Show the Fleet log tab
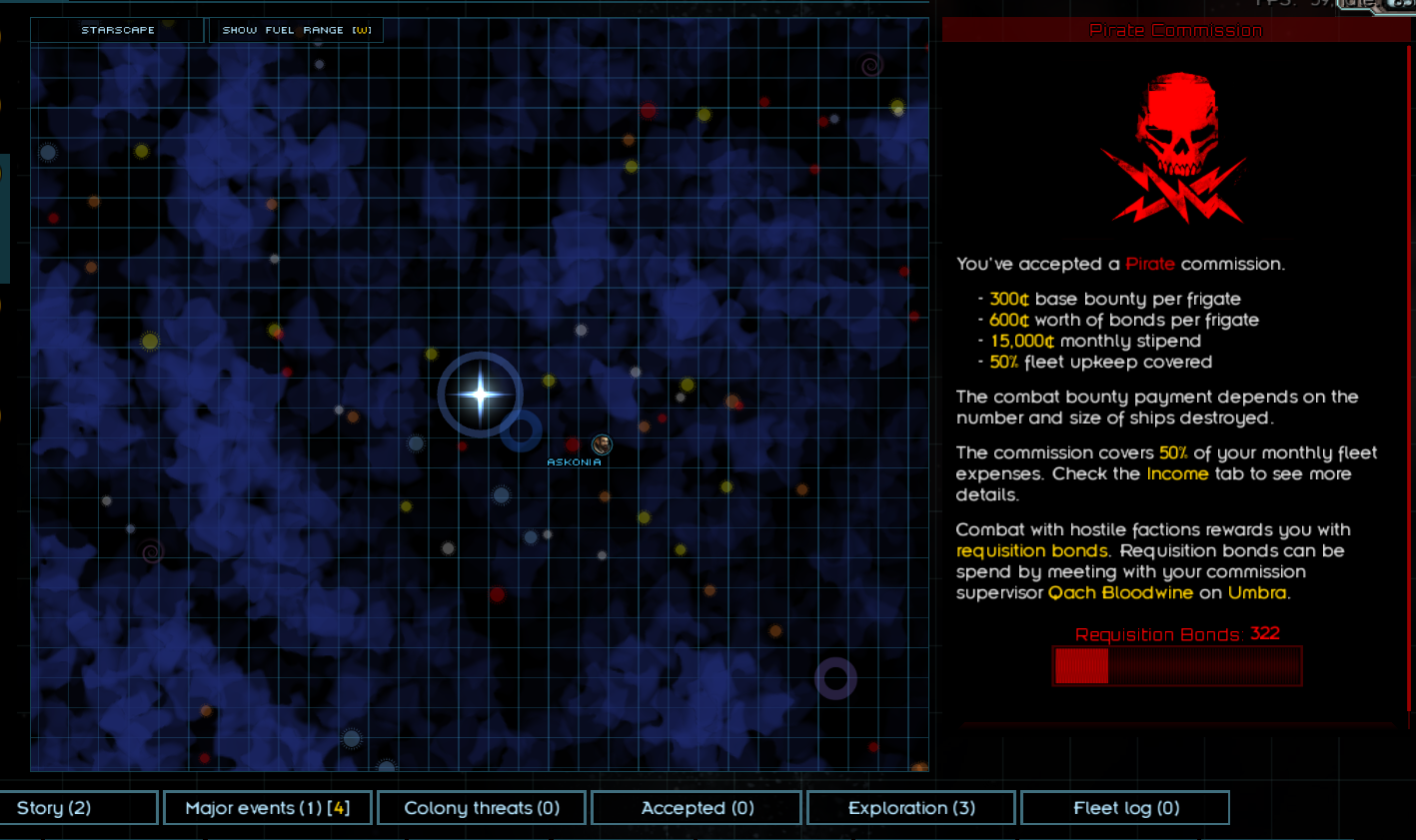The image size is (1416, 840). (1125, 808)
